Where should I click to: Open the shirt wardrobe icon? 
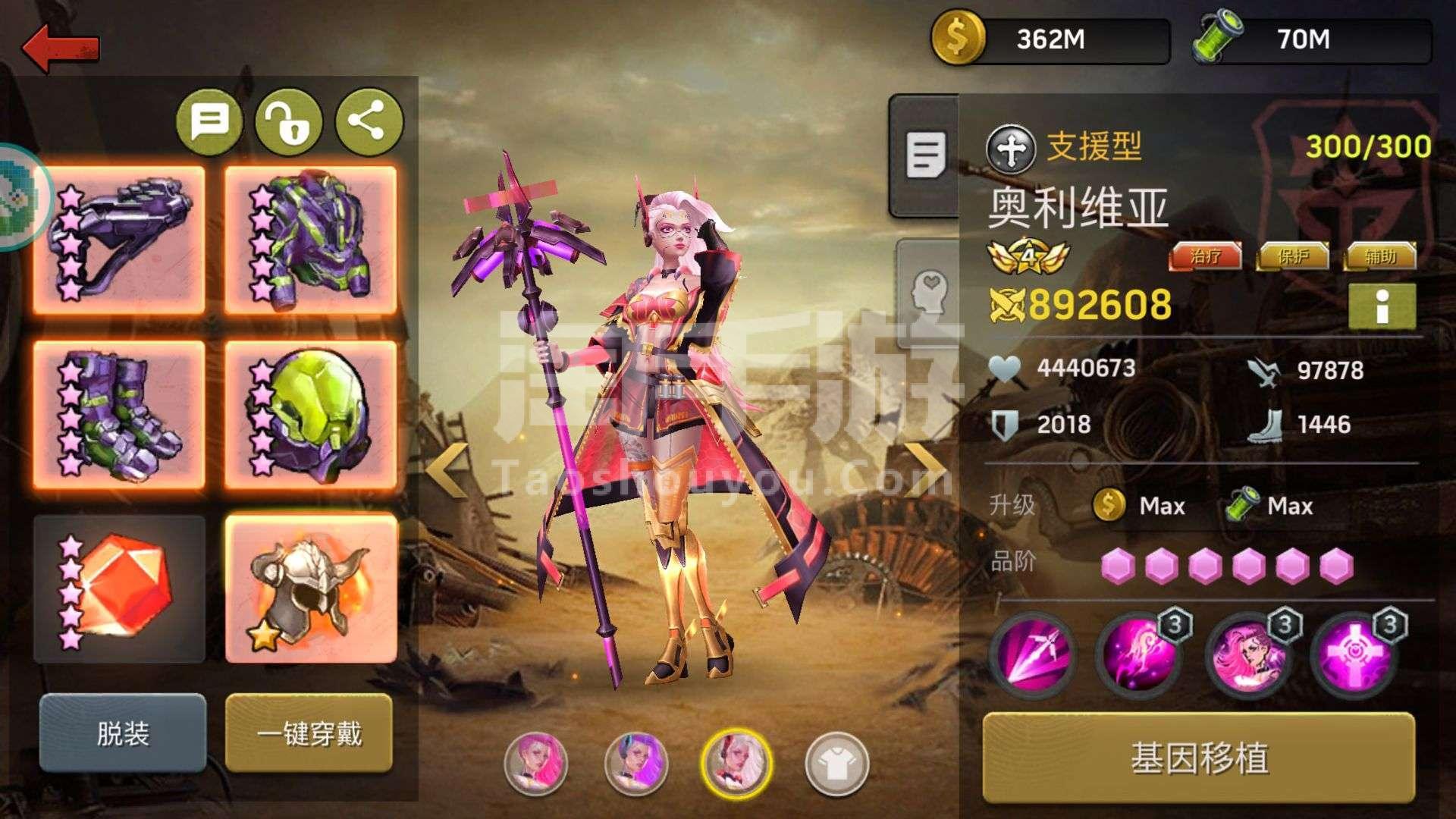tap(836, 763)
